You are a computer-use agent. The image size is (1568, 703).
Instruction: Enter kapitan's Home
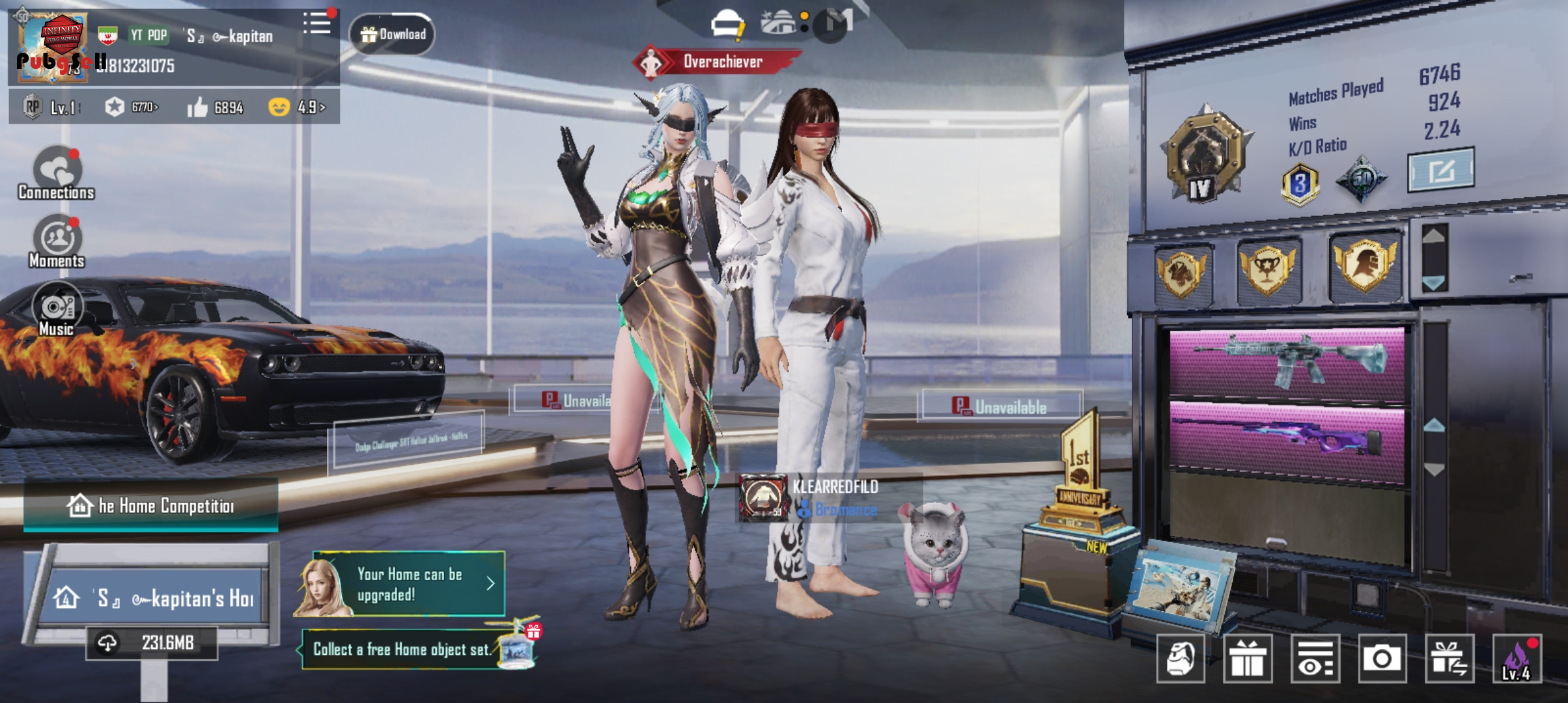click(156, 598)
